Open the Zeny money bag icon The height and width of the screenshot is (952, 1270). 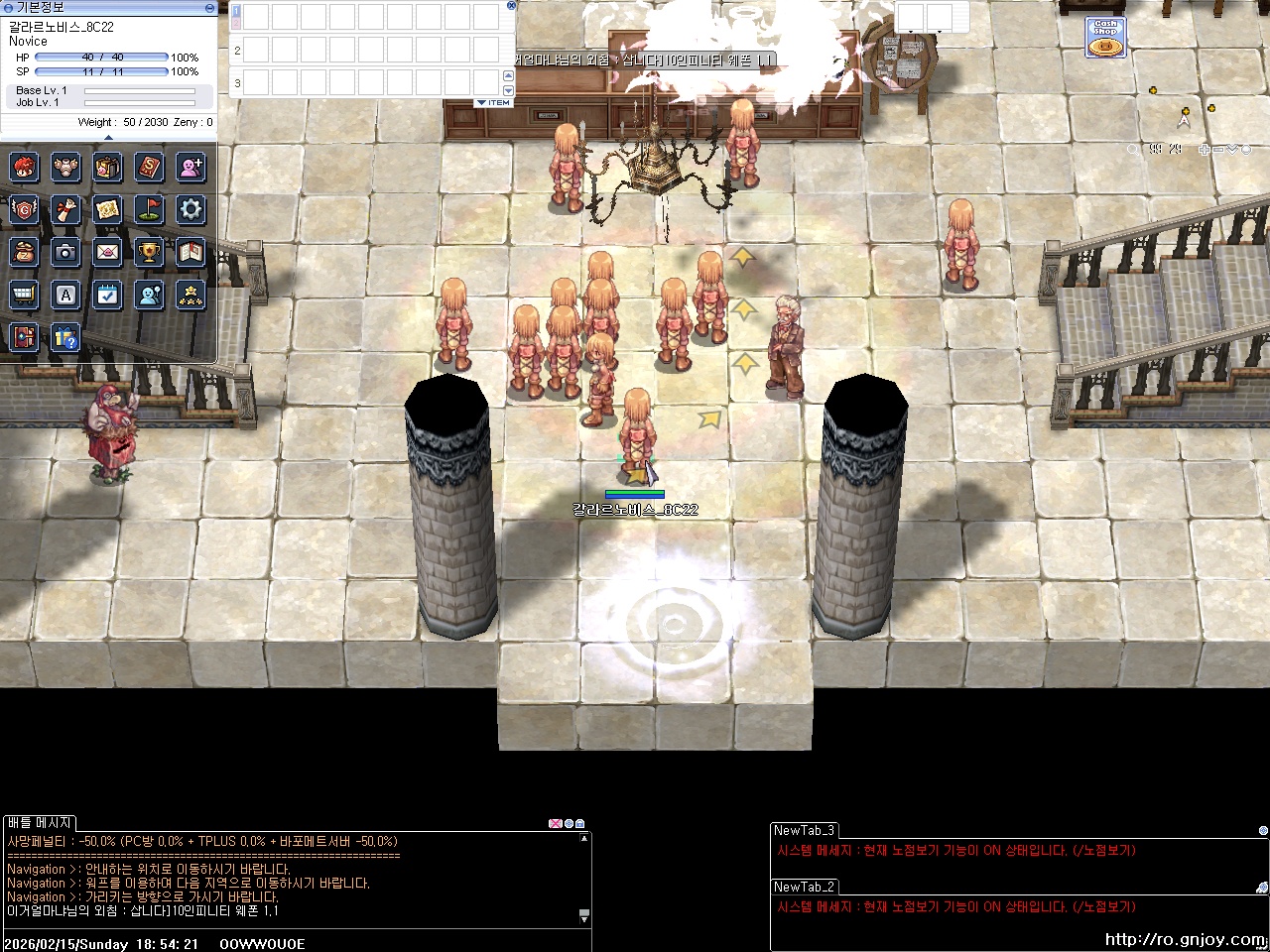24,252
